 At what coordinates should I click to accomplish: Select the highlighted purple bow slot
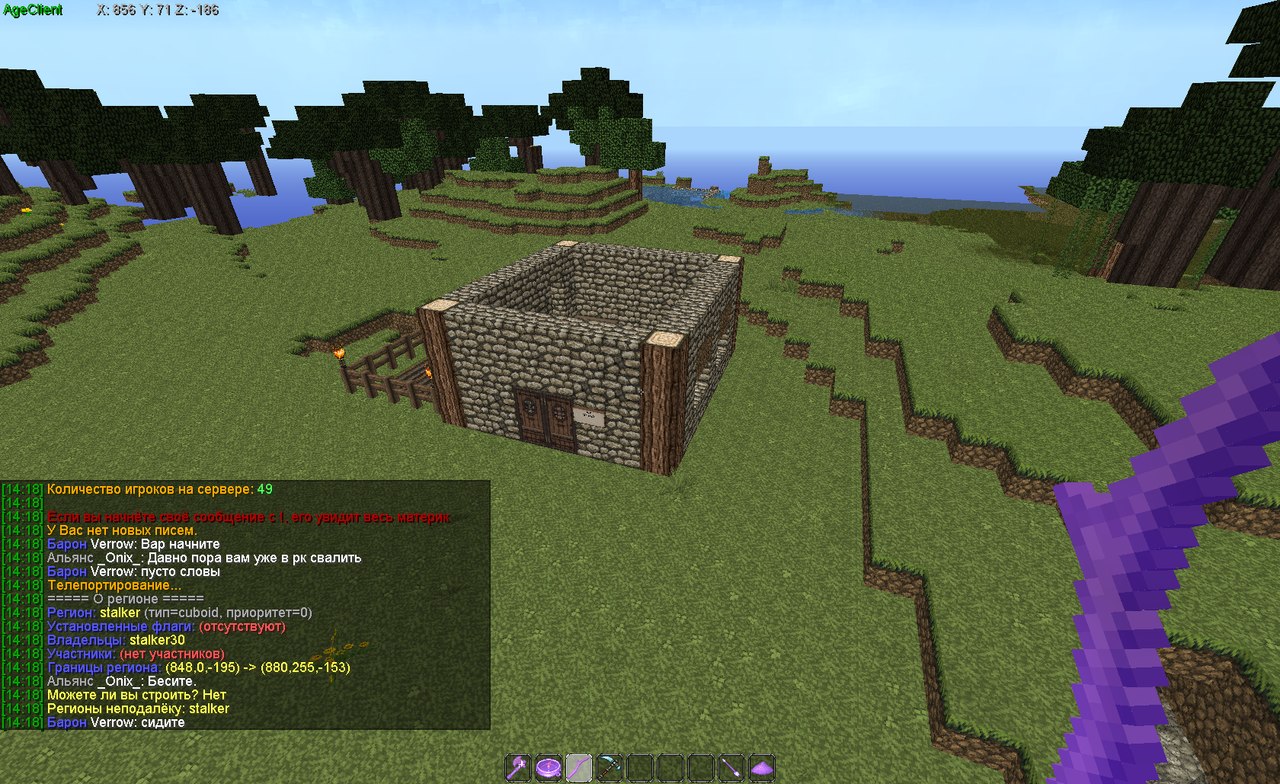pos(579,768)
